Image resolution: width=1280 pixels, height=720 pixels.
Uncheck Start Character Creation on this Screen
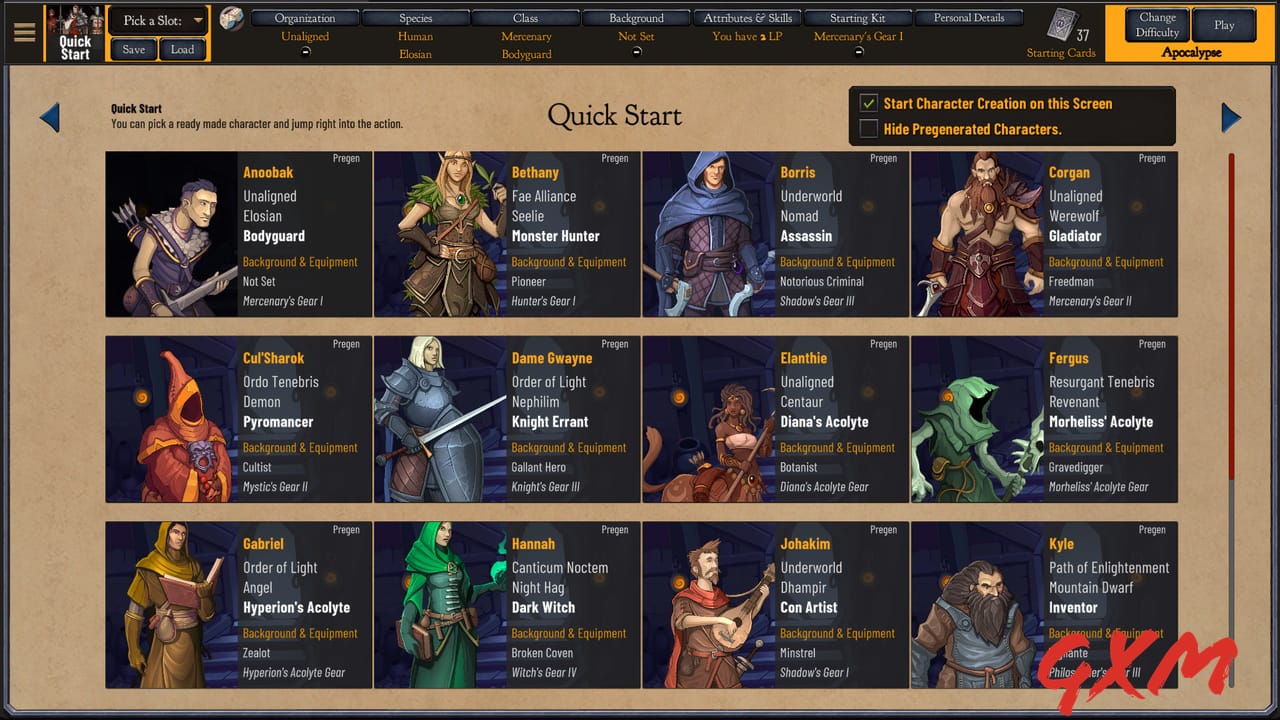[869, 103]
